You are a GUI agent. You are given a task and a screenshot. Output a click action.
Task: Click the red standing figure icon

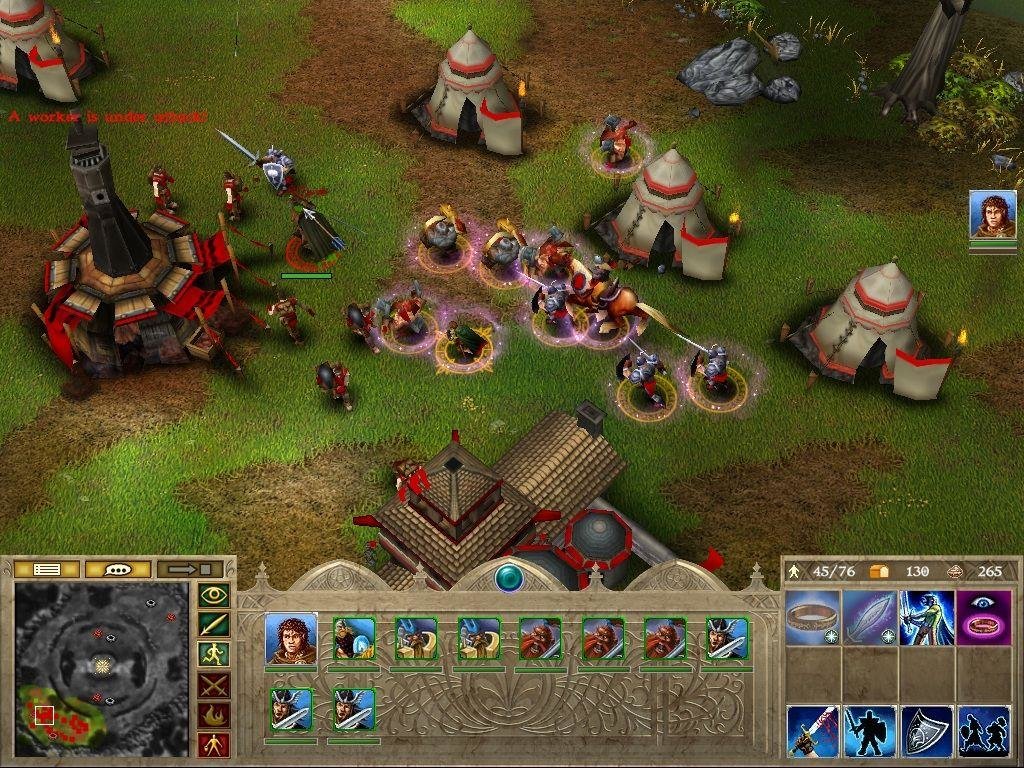214,744
